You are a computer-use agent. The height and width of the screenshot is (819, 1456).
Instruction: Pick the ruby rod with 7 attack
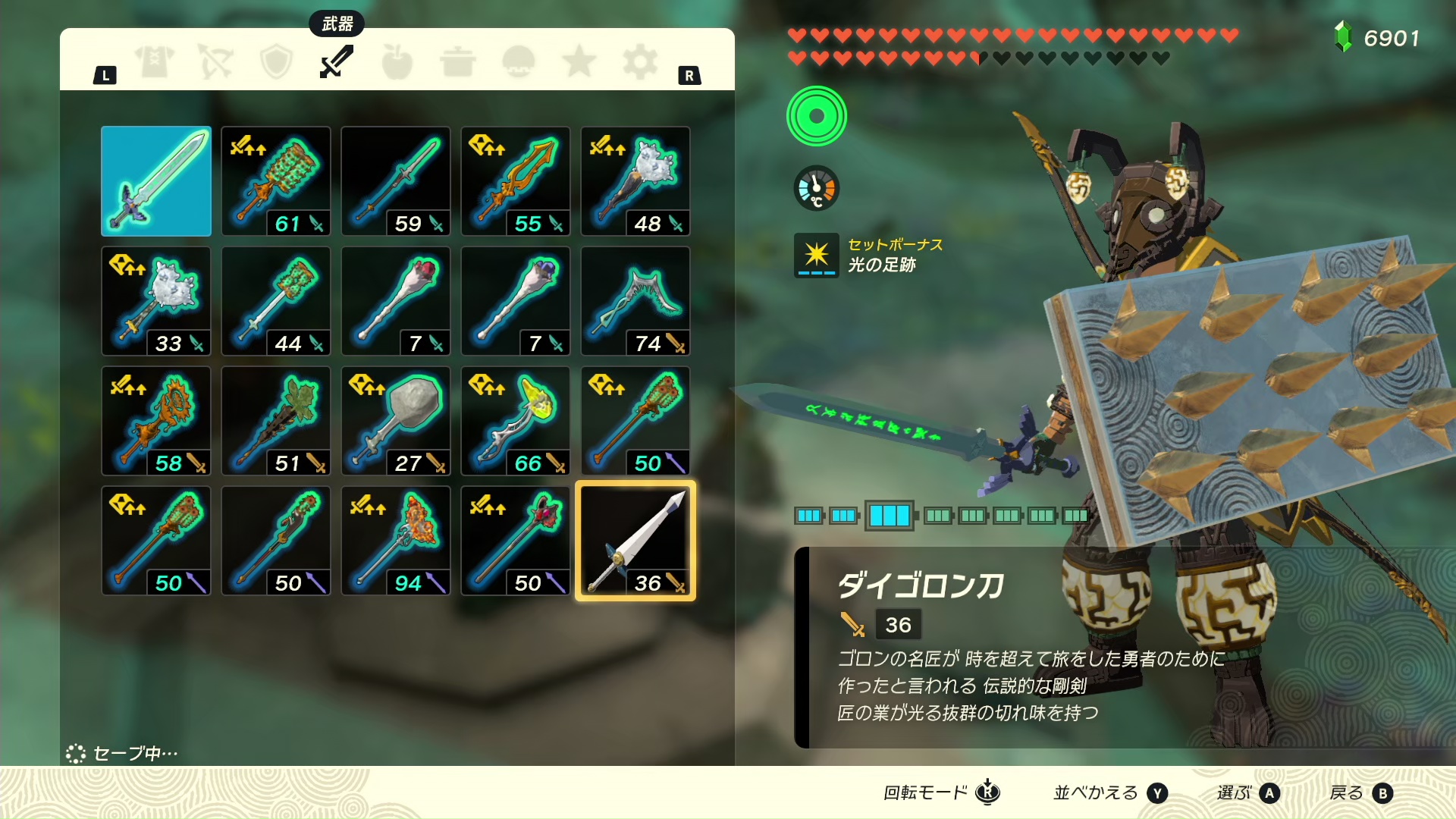coord(396,301)
